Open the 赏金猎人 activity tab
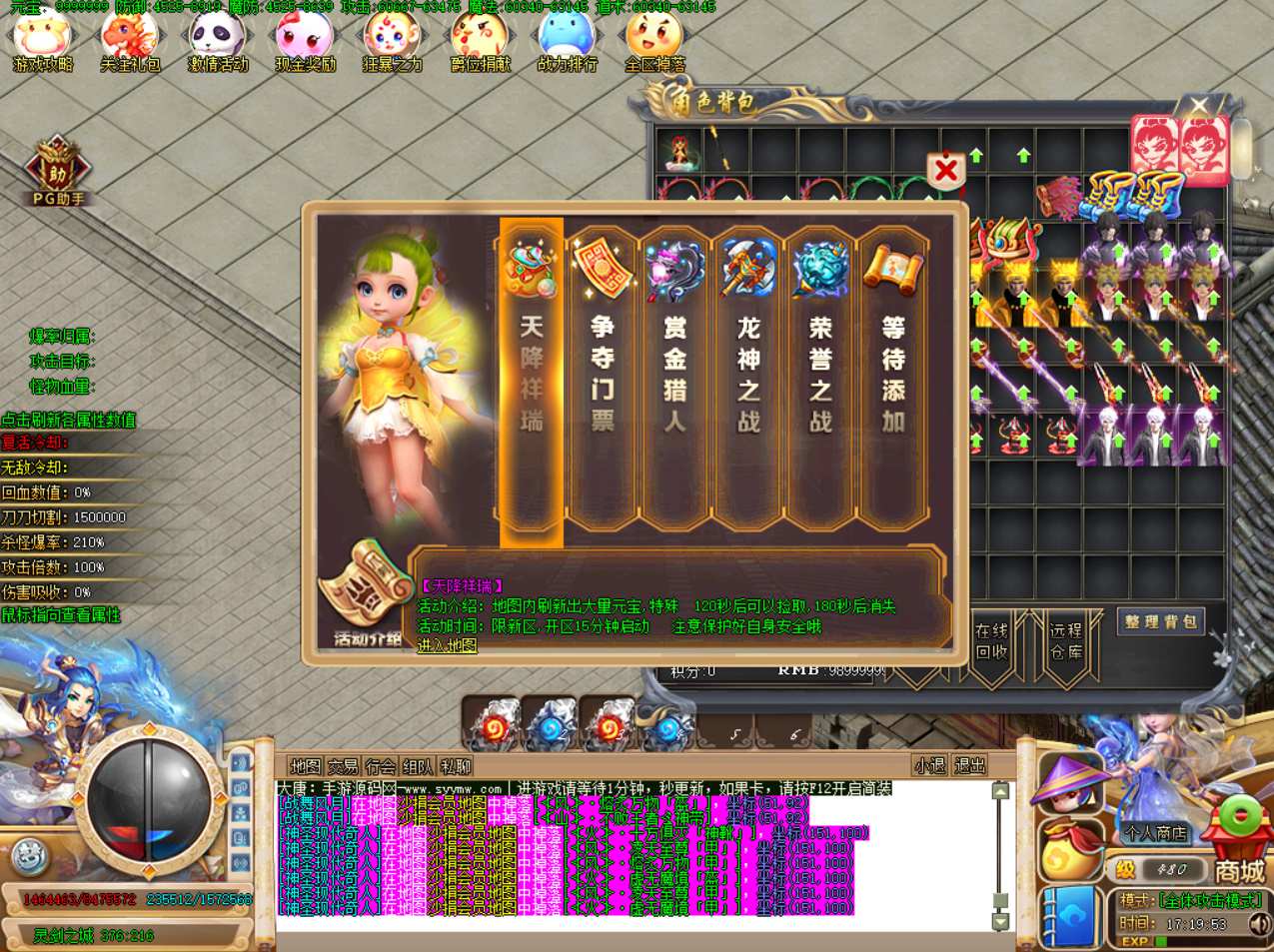The height and width of the screenshot is (952, 1274). pyautogui.click(x=675, y=376)
